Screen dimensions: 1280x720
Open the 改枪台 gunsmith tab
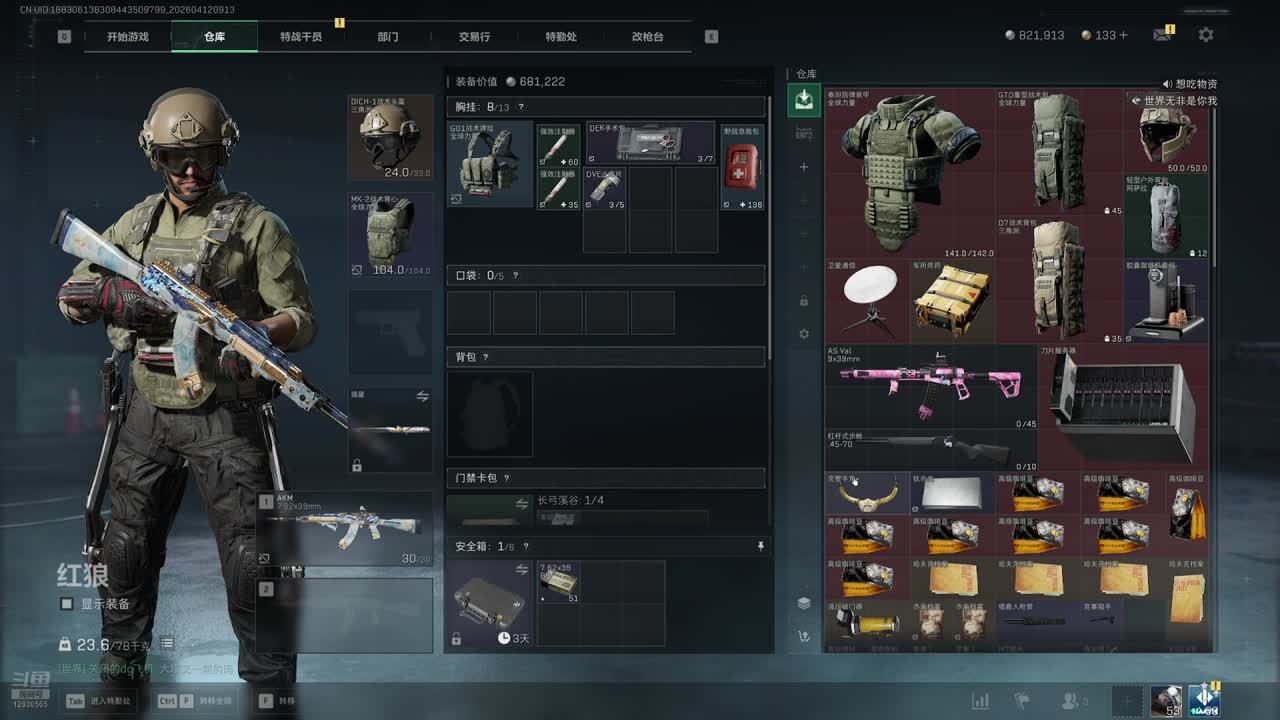click(x=647, y=37)
